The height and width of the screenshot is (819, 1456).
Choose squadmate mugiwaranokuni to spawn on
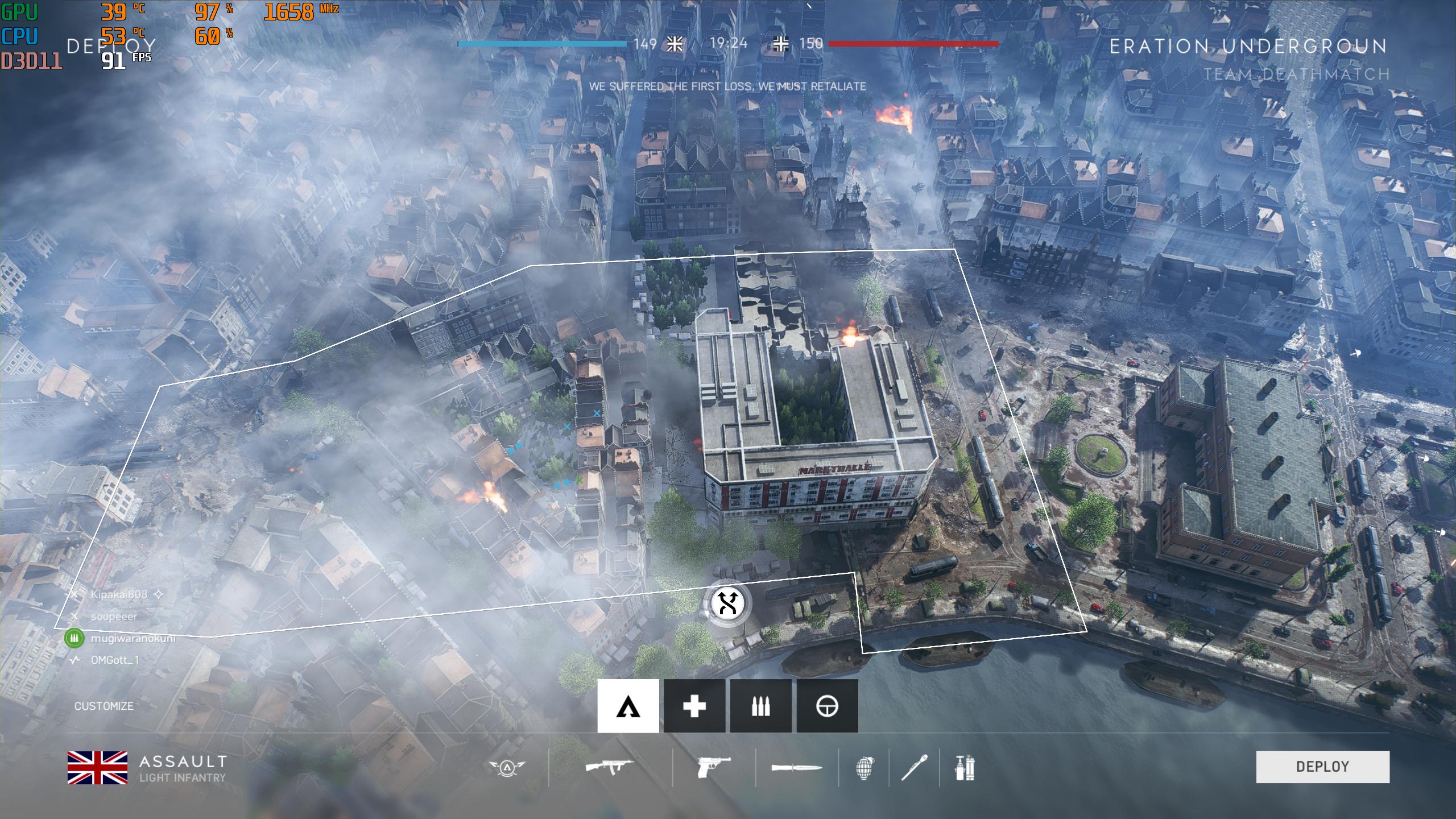[x=133, y=638]
